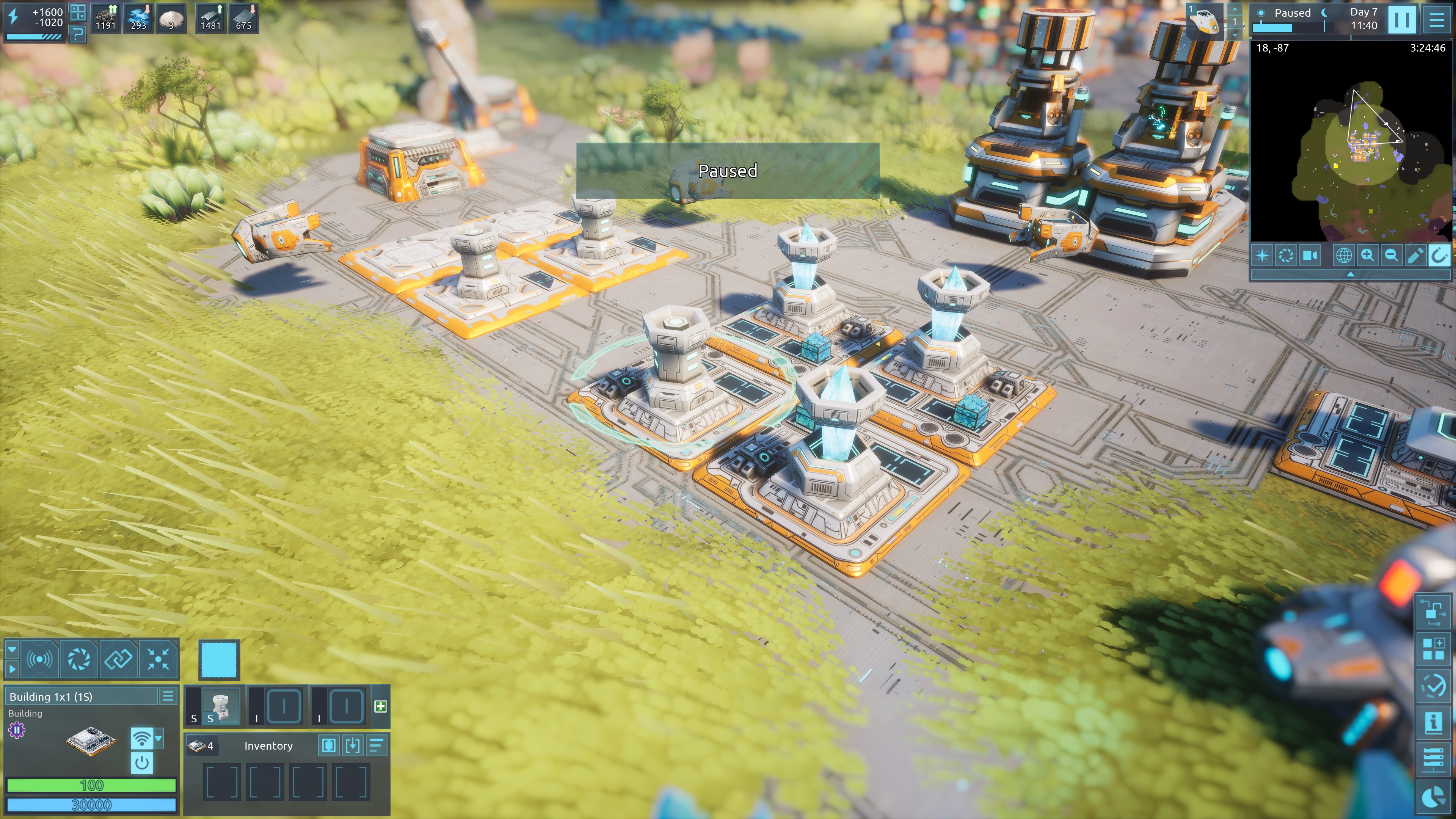
Task: Open the main hamburger menu
Action: [1436, 19]
